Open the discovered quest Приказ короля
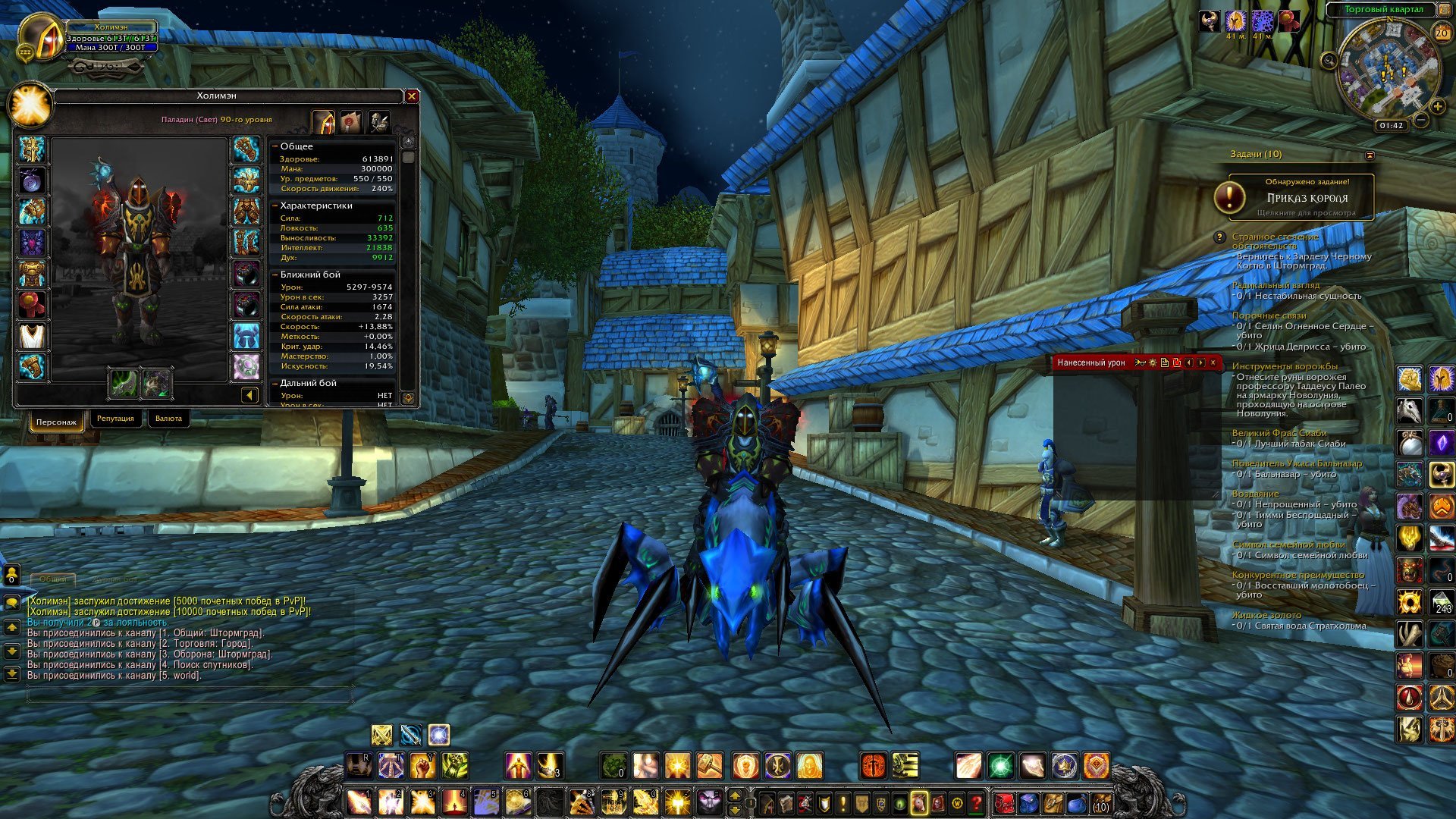 coord(1301,197)
